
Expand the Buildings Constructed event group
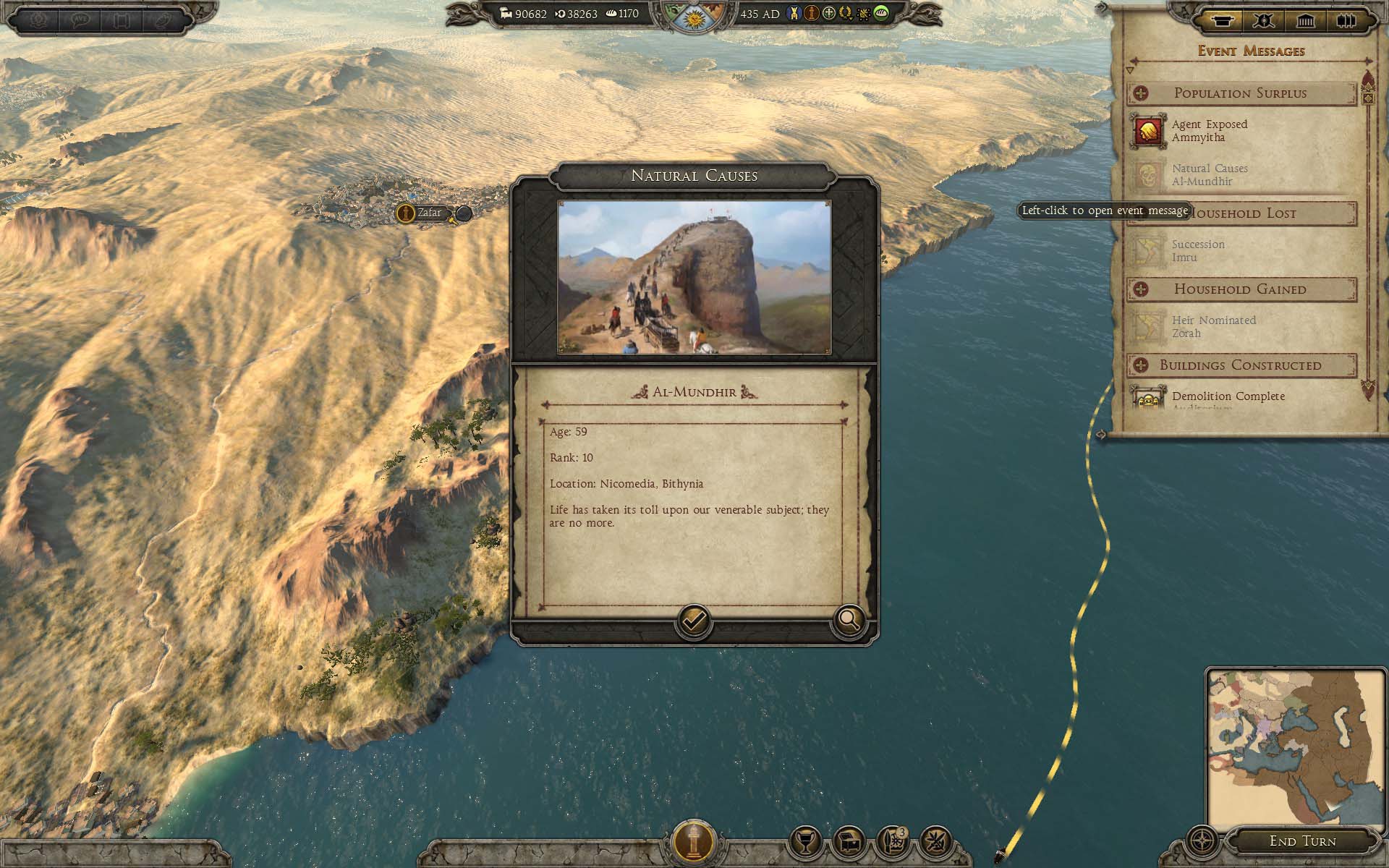tap(1141, 365)
